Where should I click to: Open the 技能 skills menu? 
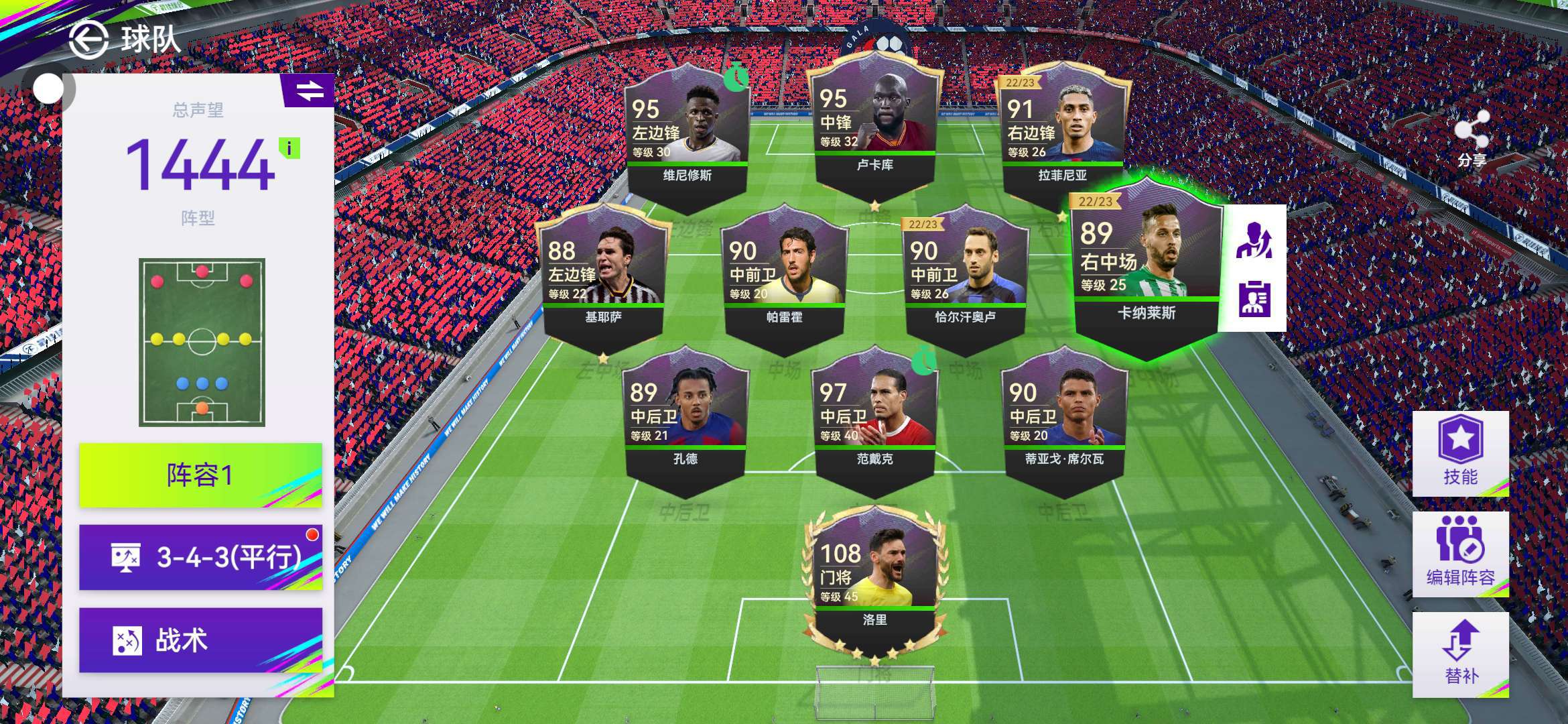1460,452
